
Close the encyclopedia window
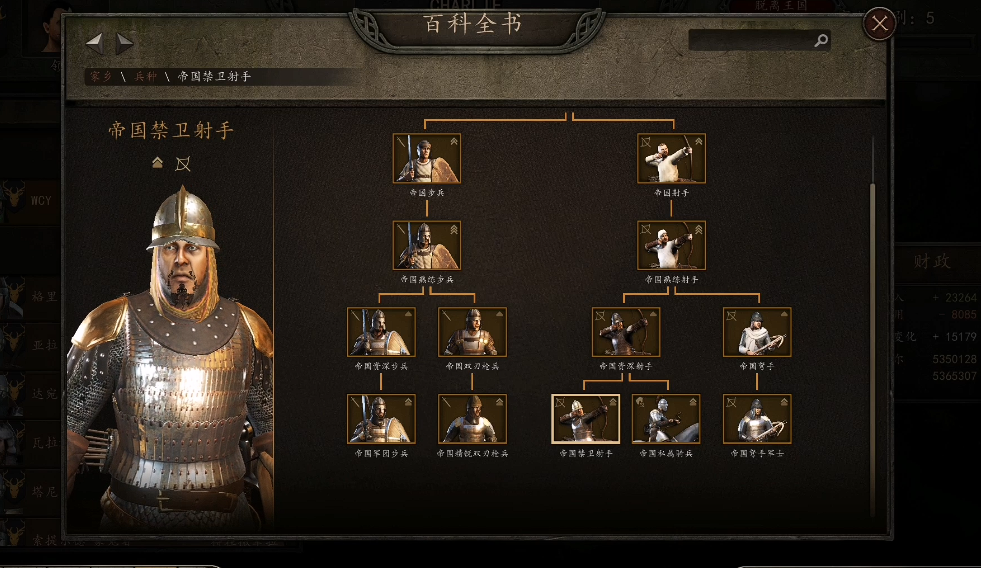(879, 23)
